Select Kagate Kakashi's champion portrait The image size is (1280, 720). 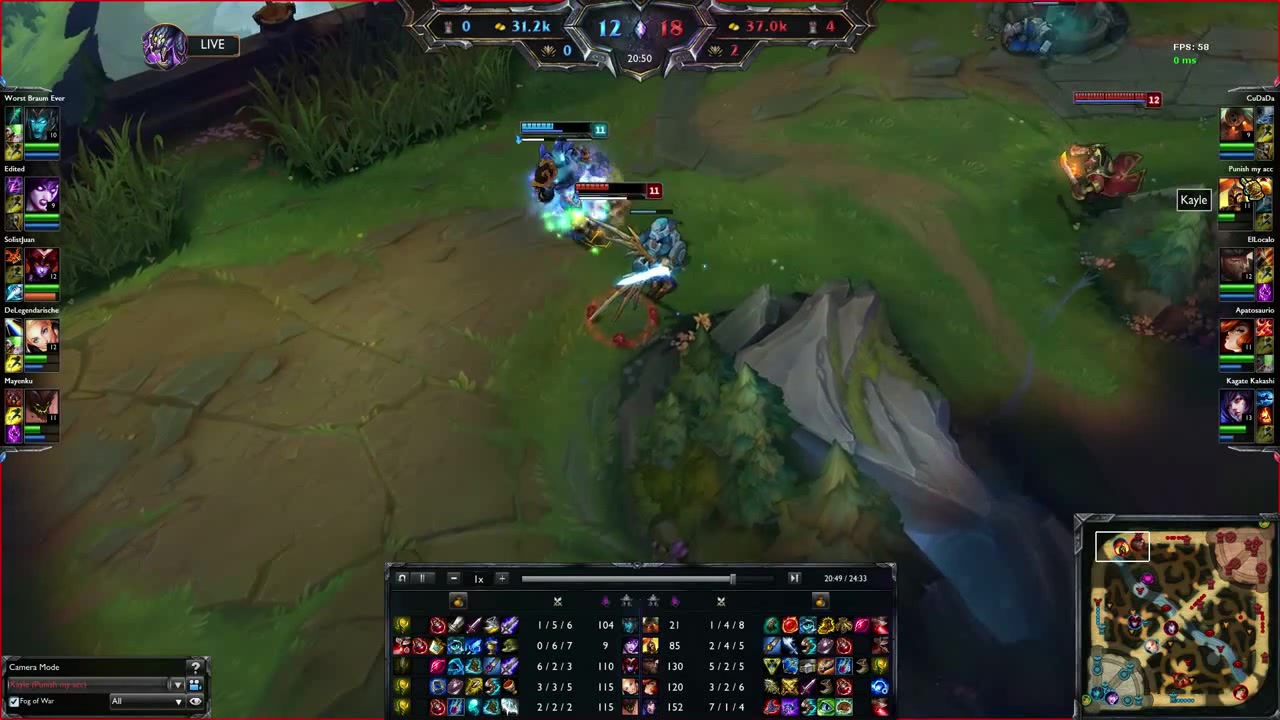[1237, 406]
